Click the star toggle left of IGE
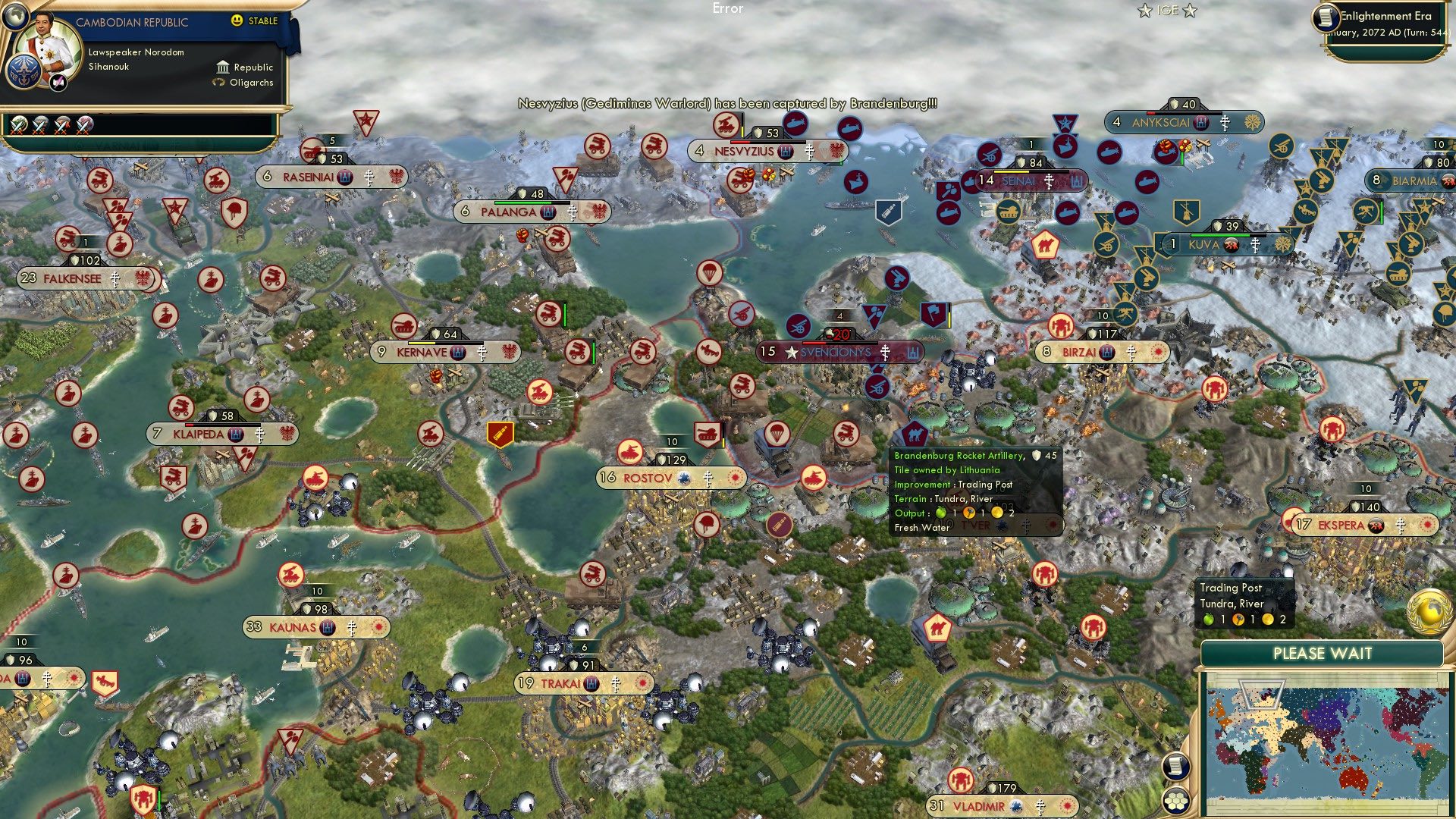1456x819 pixels. tap(1145, 11)
